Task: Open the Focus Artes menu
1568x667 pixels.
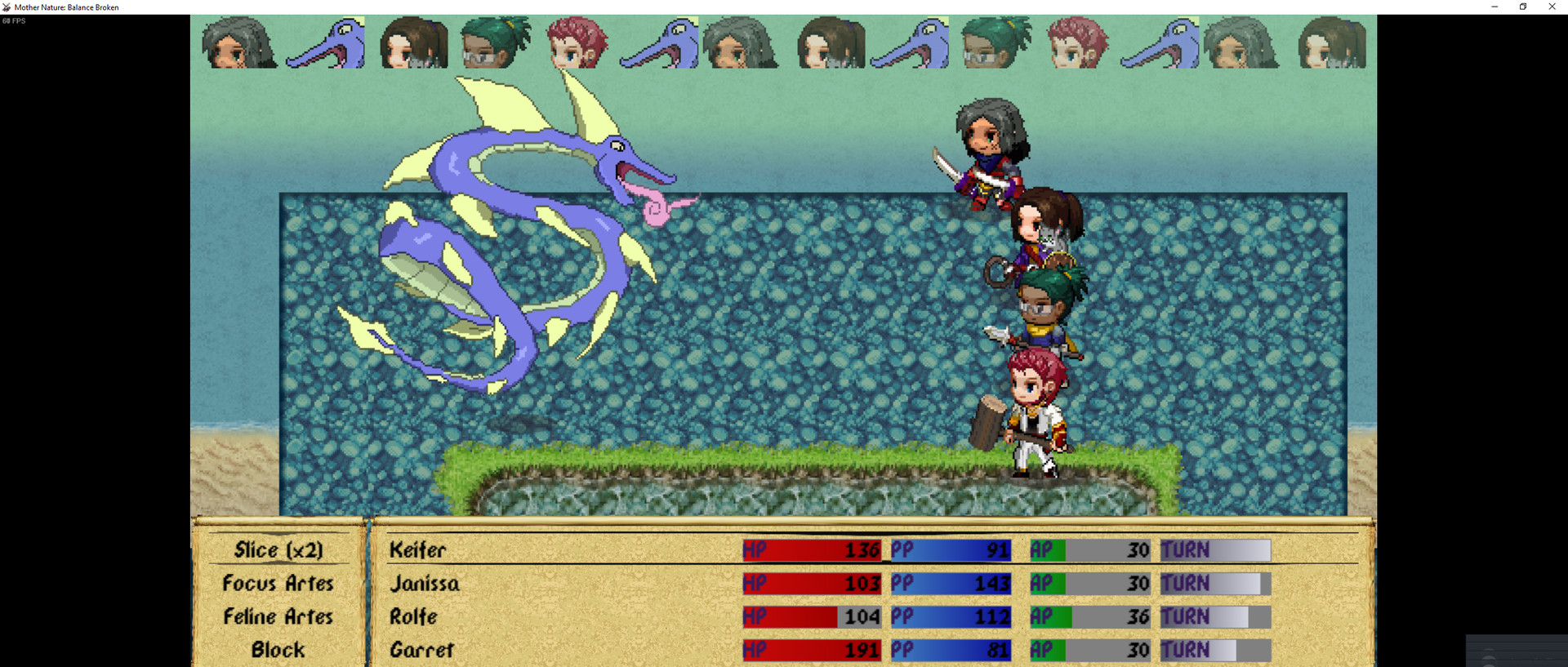Action: (278, 584)
